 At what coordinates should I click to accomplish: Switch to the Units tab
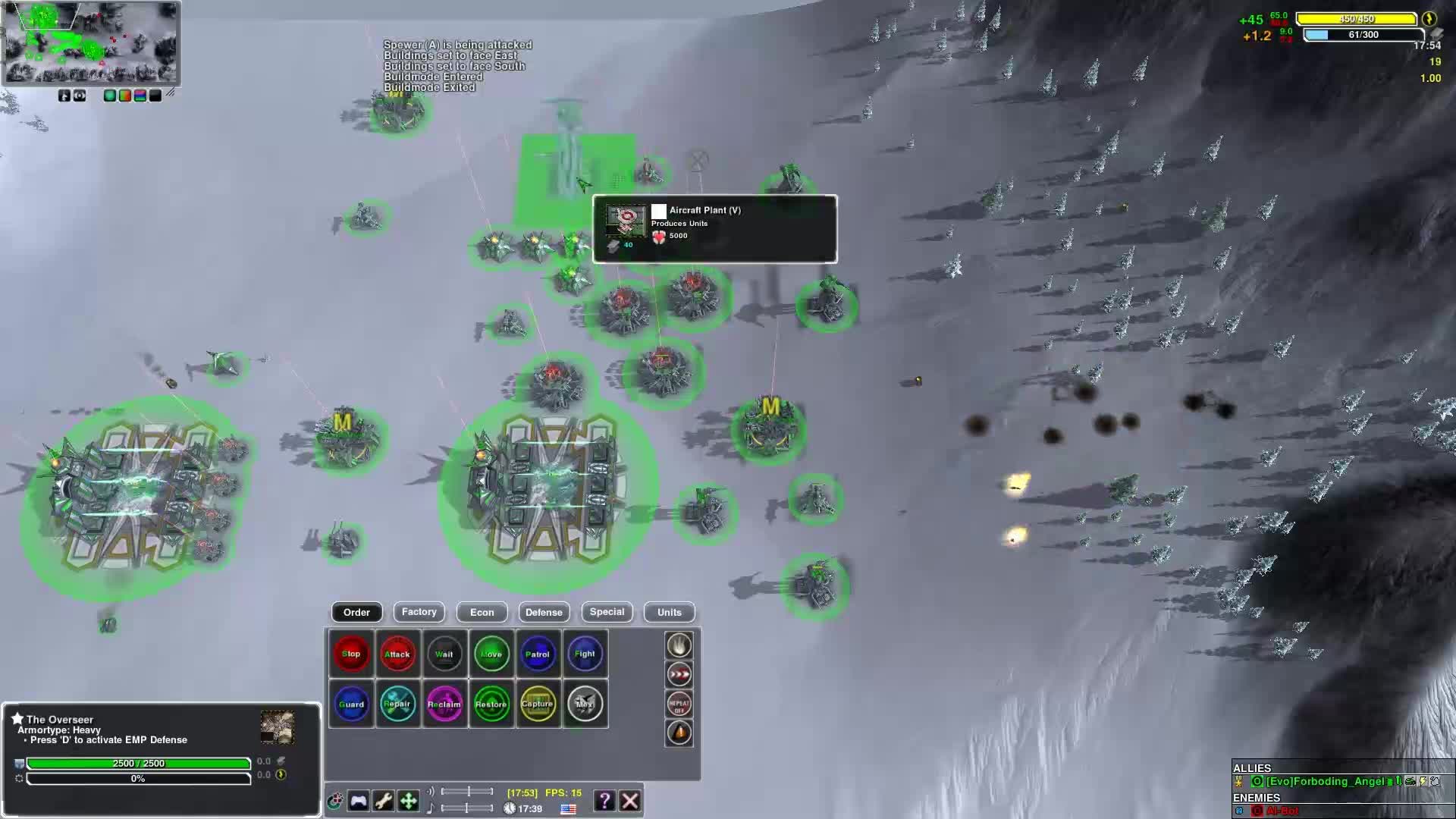(668, 612)
